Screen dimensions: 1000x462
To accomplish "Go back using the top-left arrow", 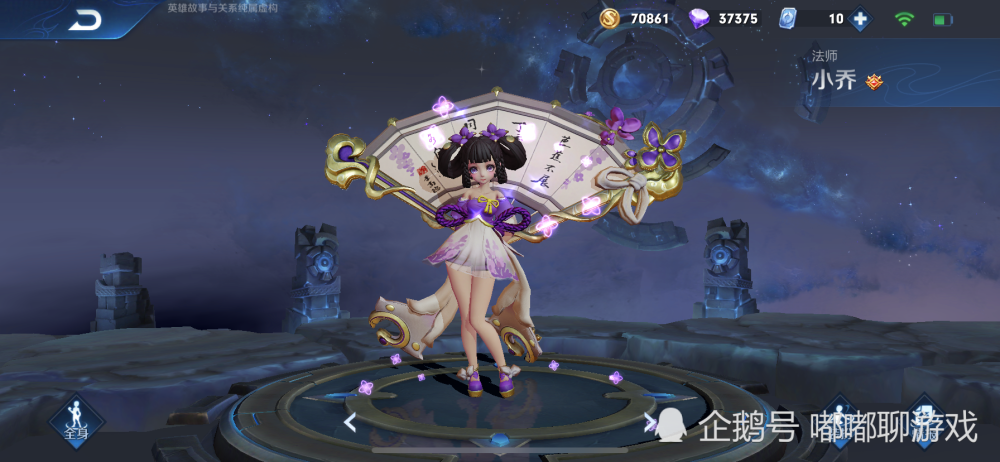I will 85,20.
